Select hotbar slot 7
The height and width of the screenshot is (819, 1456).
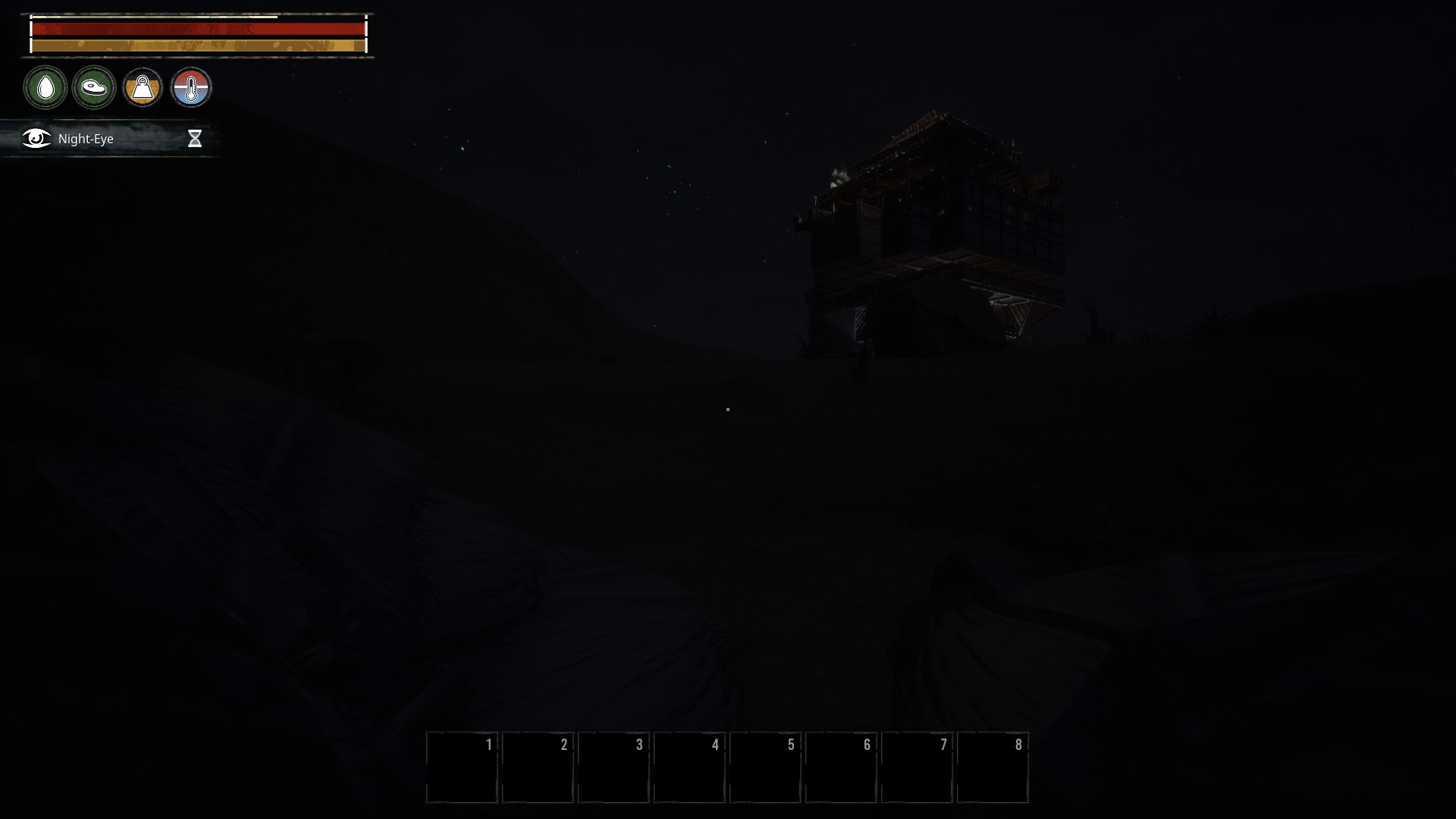pyautogui.click(x=918, y=767)
